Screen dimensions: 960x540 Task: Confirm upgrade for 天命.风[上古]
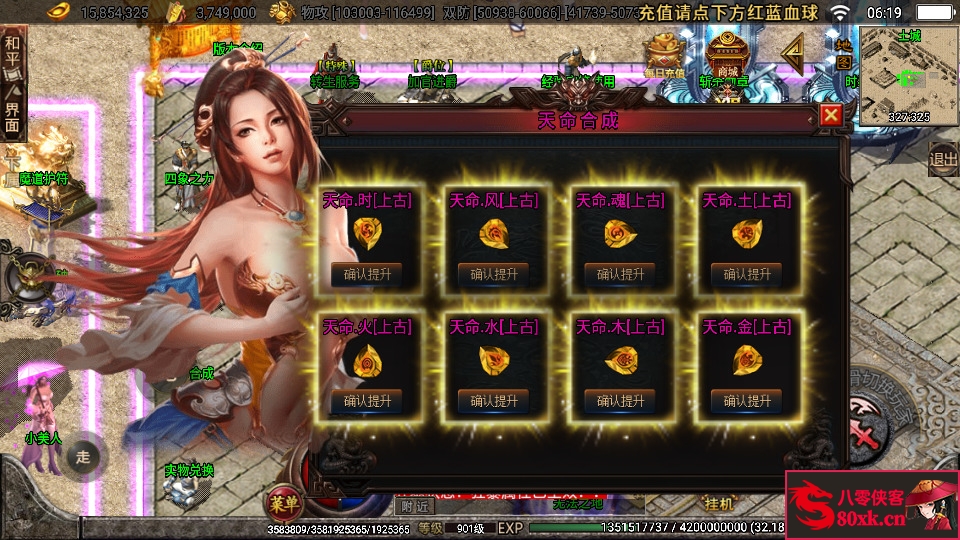pos(493,274)
